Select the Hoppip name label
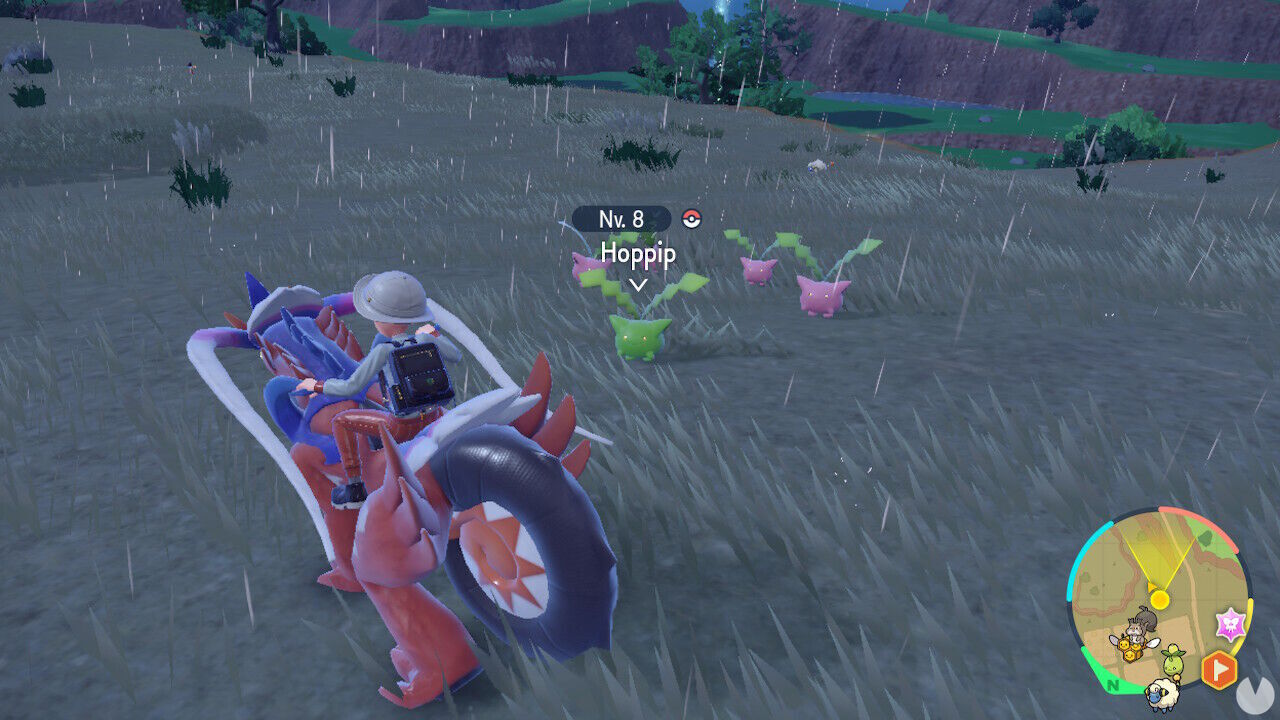This screenshot has height=720, width=1280. [637, 254]
